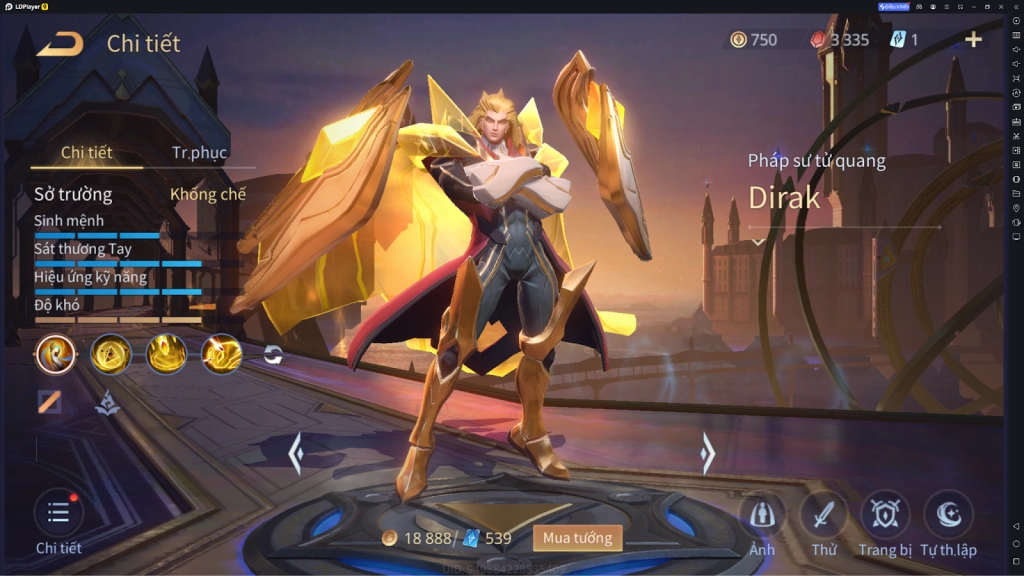1024x576 pixels.
Task: Buy the hero with Mua tướng
Action: point(577,538)
